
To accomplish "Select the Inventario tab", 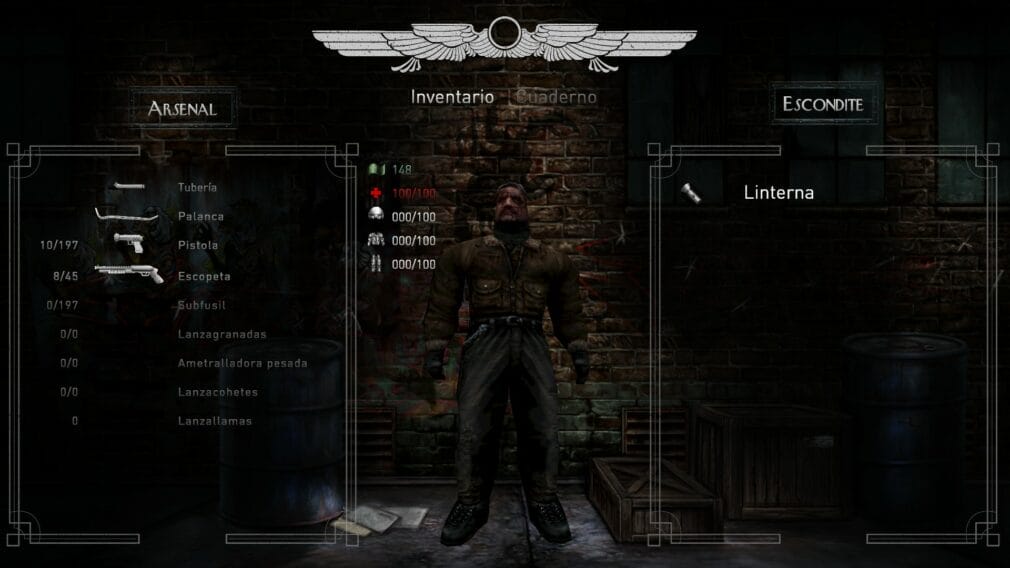I will click(452, 97).
